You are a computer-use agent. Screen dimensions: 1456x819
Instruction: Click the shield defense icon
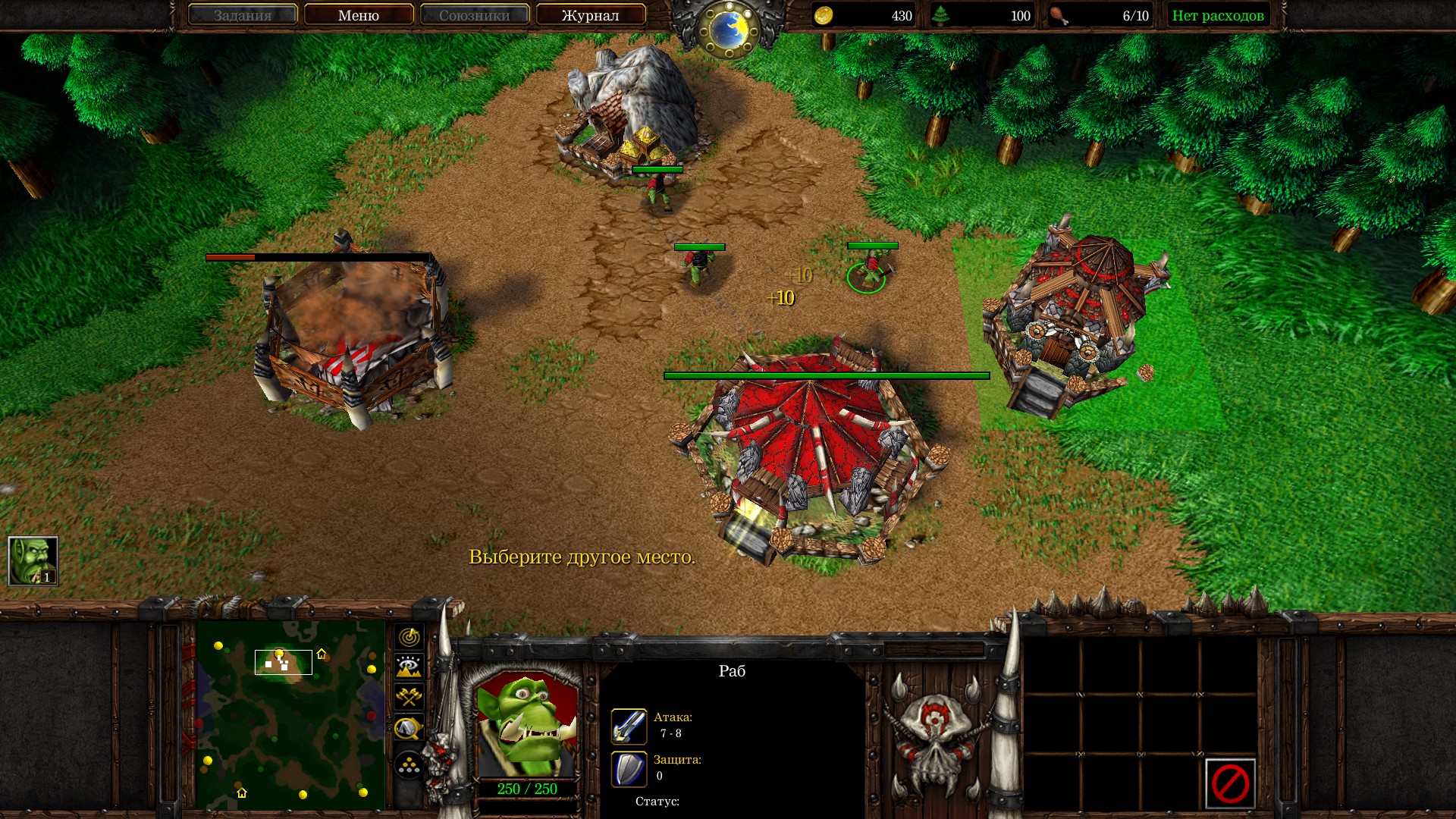(x=629, y=768)
